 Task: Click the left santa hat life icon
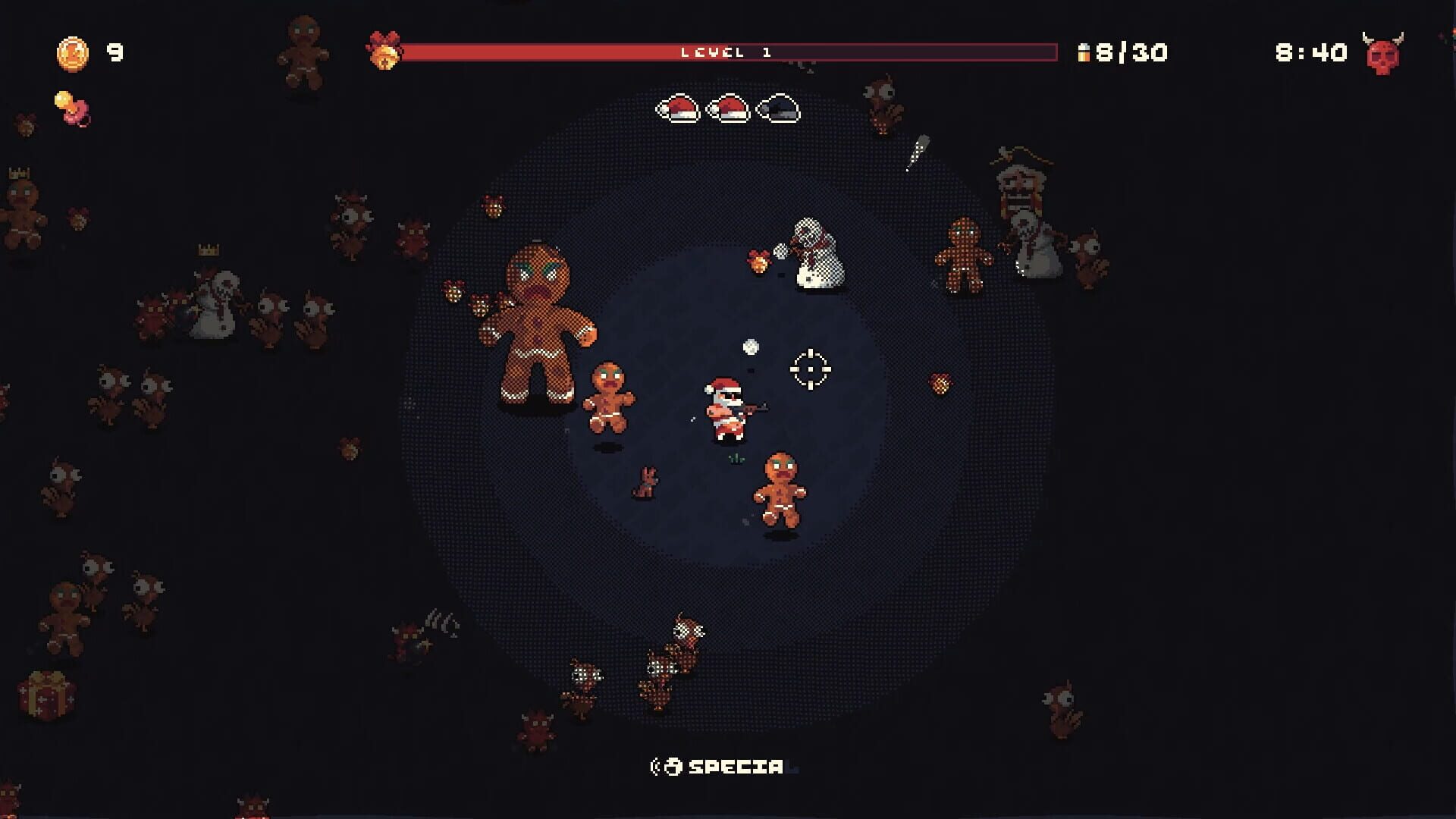coord(679,110)
